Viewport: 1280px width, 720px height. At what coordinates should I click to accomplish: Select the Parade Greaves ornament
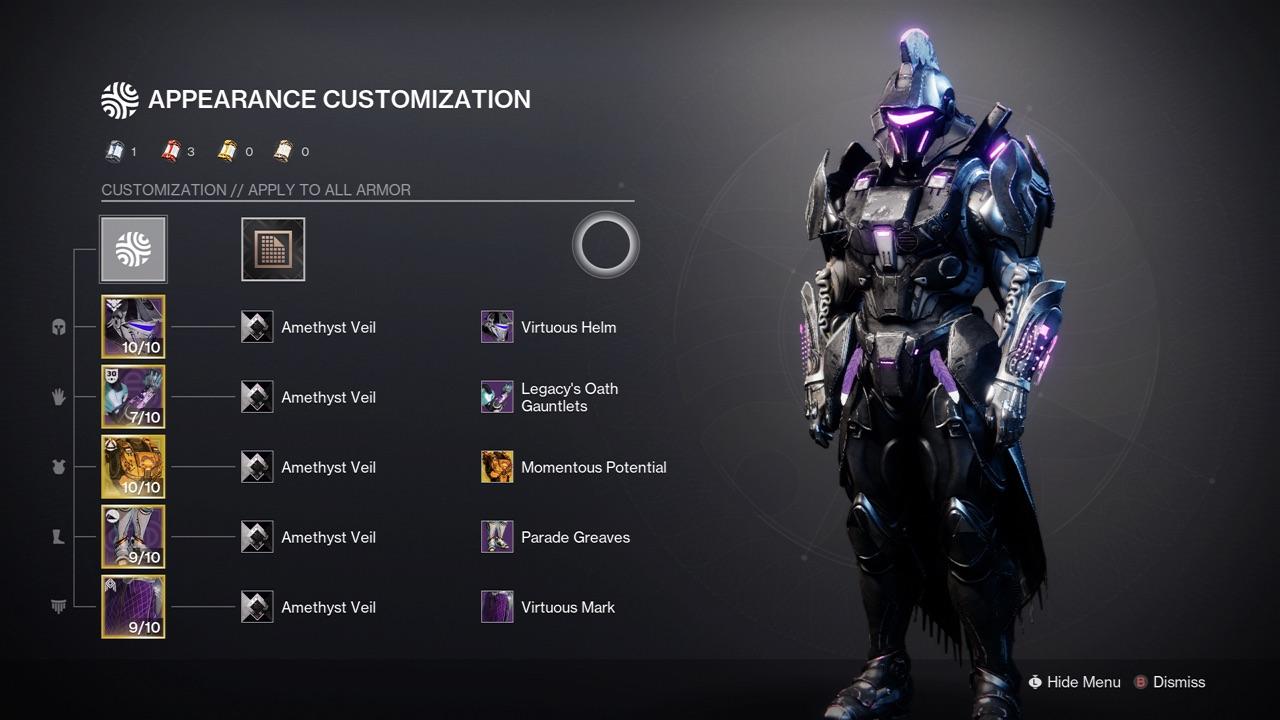497,537
